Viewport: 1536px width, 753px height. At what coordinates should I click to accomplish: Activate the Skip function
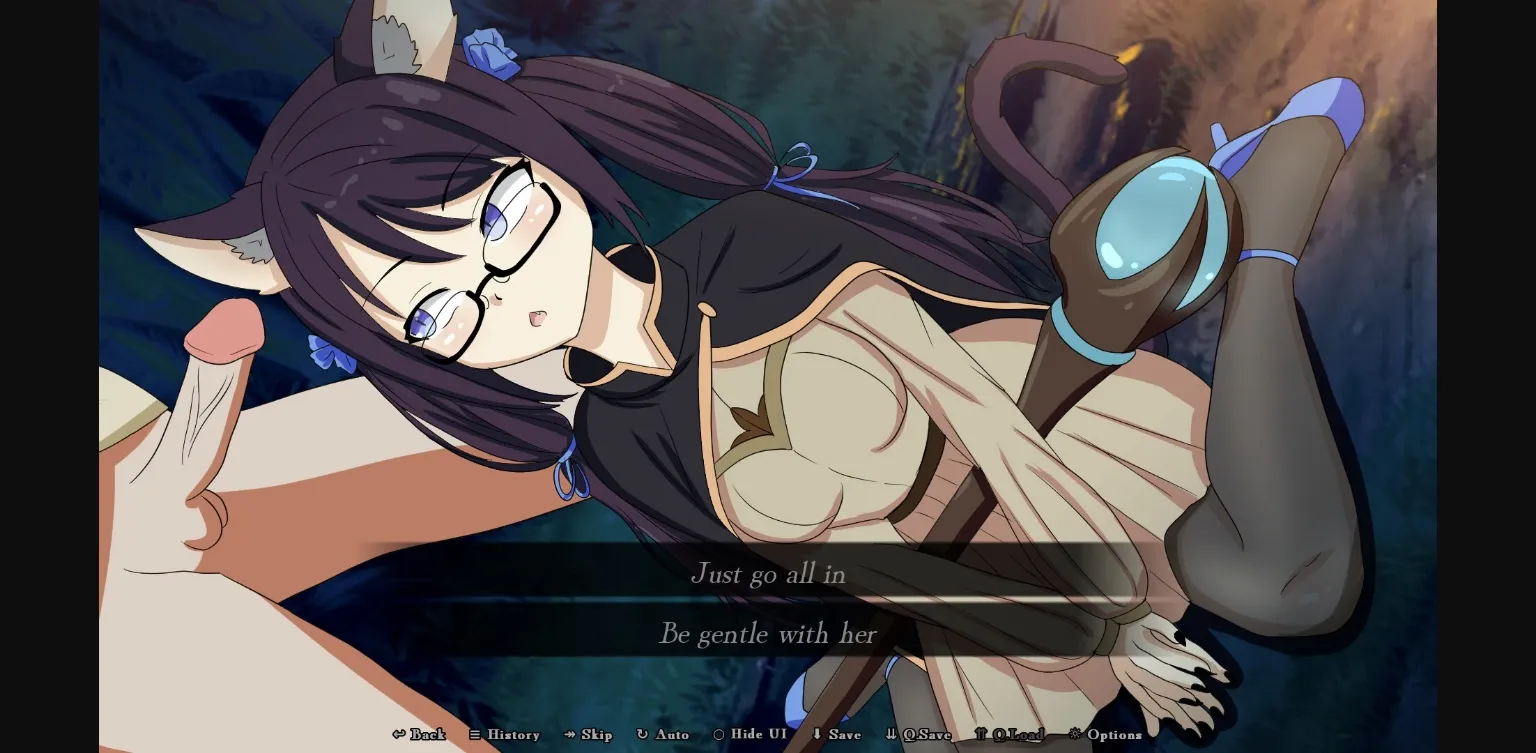588,735
